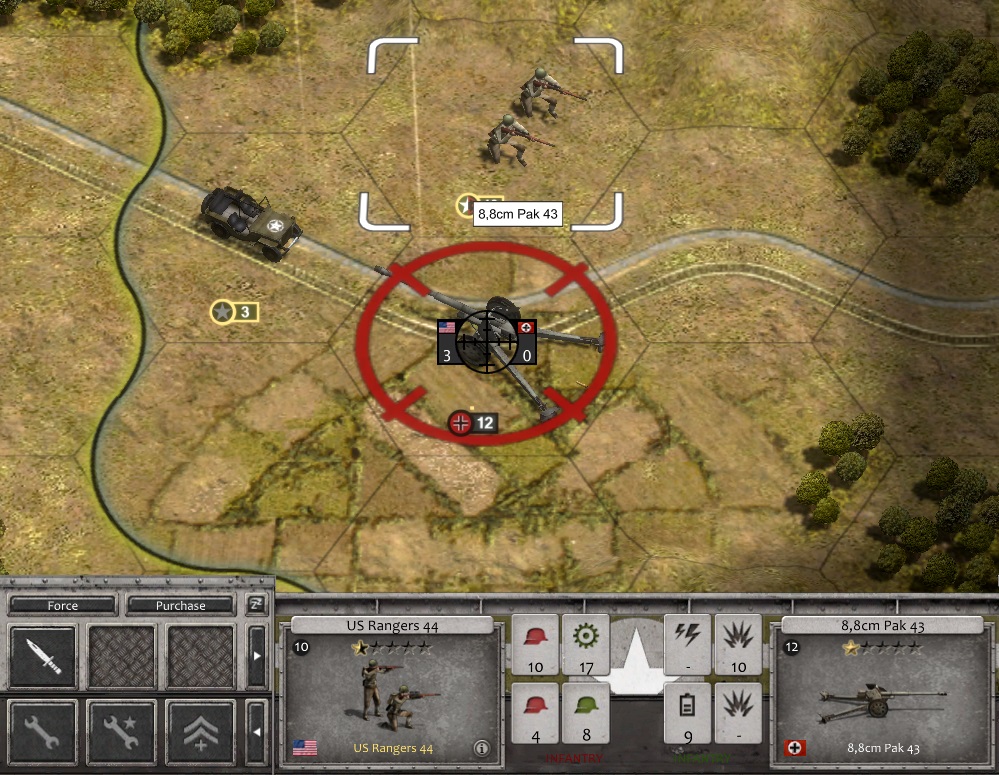Open the Force panel

tap(62, 606)
